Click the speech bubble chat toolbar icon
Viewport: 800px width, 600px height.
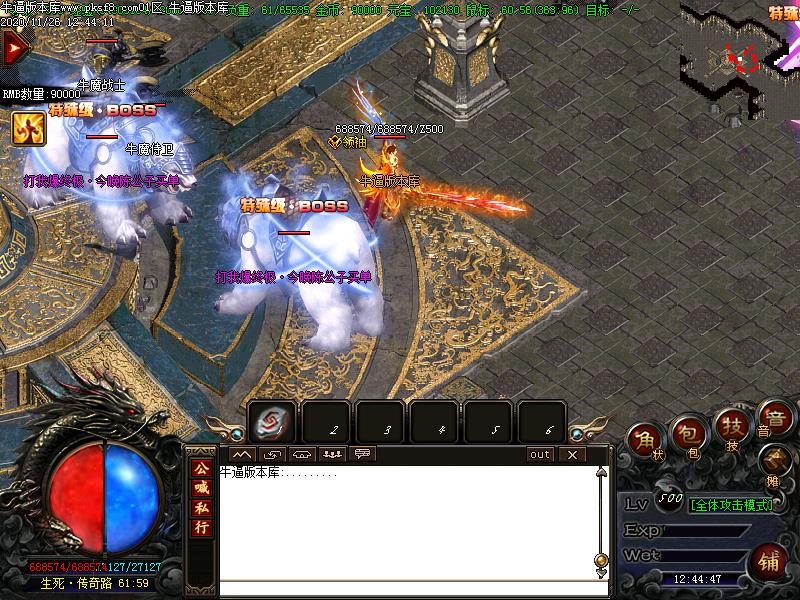tap(363, 454)
